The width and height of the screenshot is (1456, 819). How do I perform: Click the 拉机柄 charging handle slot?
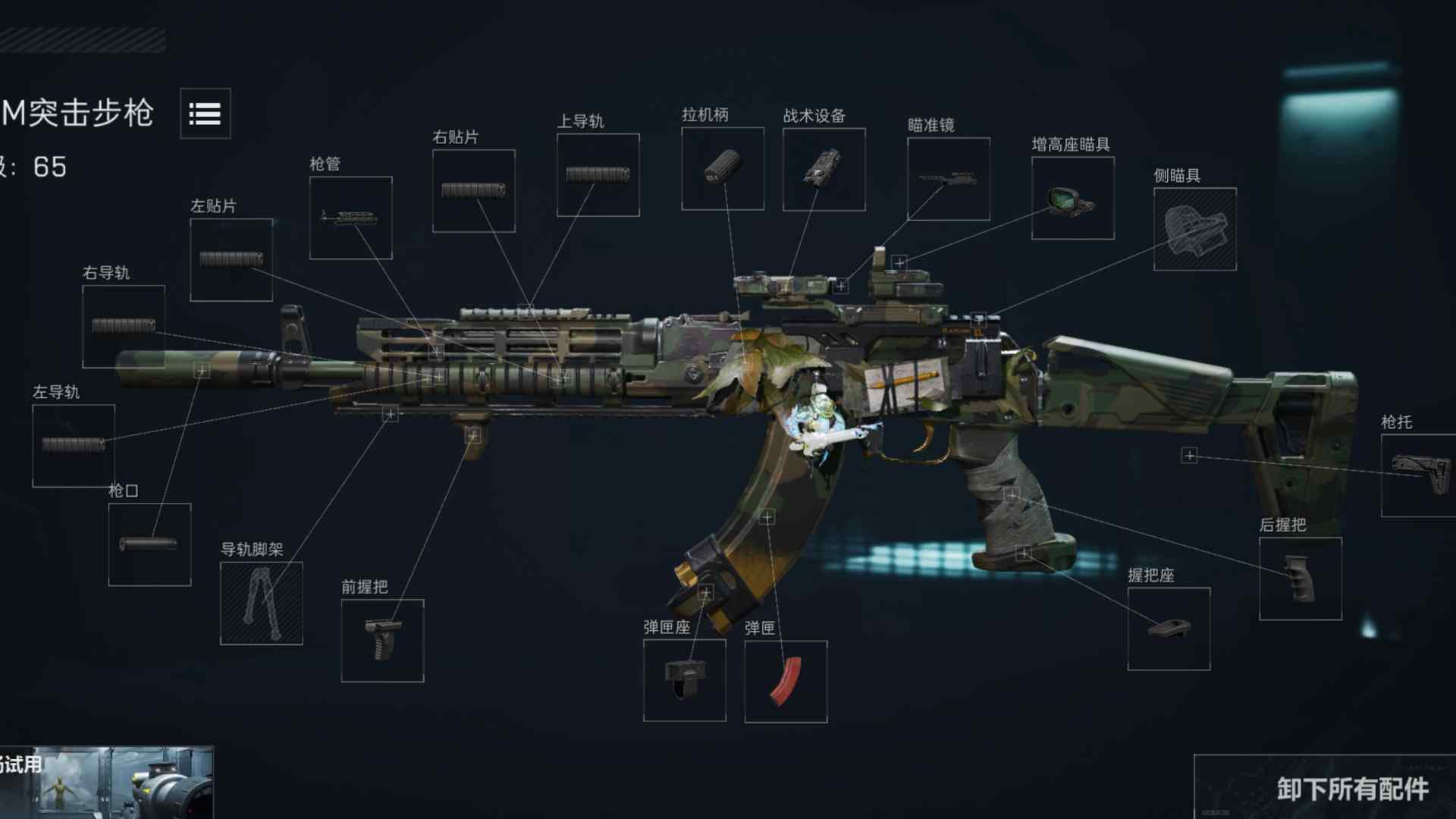[722, 167]
